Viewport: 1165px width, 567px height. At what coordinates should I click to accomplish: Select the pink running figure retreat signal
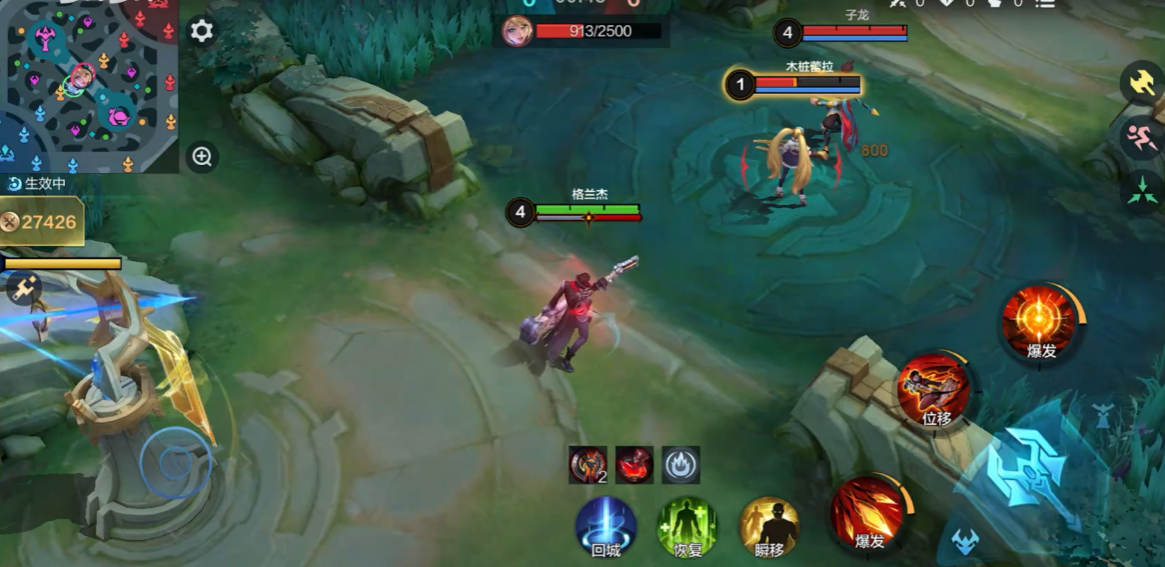click(1141, 136)
